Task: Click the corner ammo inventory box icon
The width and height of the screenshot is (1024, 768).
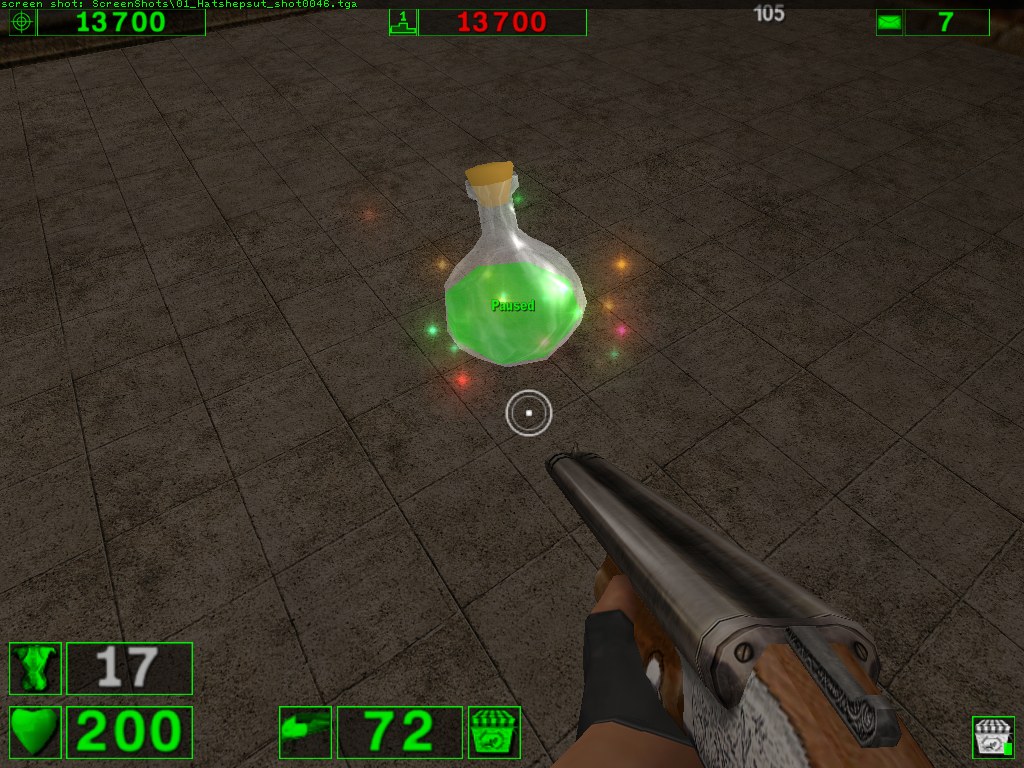Action: click(x=993, y=737)
